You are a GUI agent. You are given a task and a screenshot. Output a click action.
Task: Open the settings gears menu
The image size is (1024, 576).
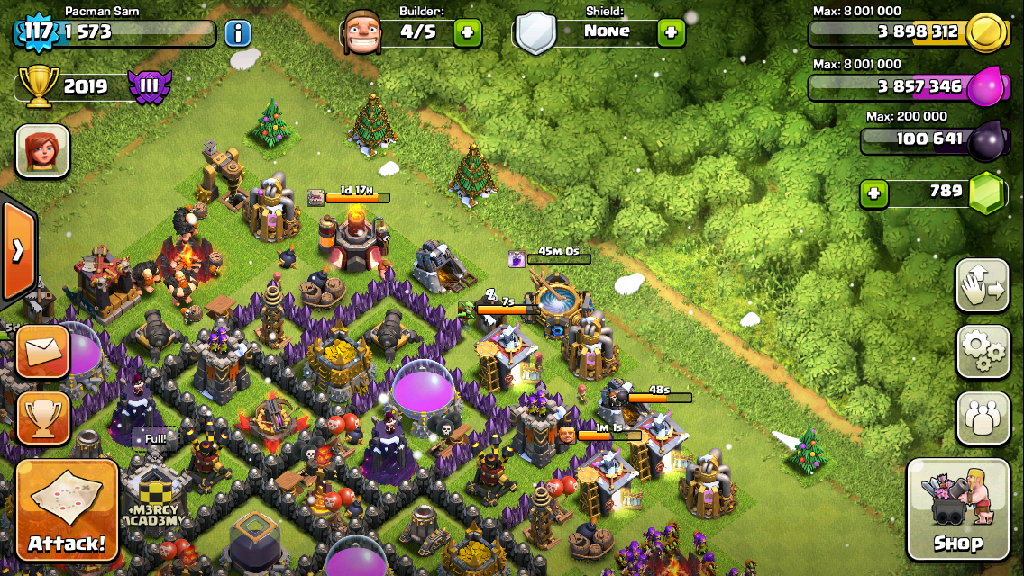[982, 351]
